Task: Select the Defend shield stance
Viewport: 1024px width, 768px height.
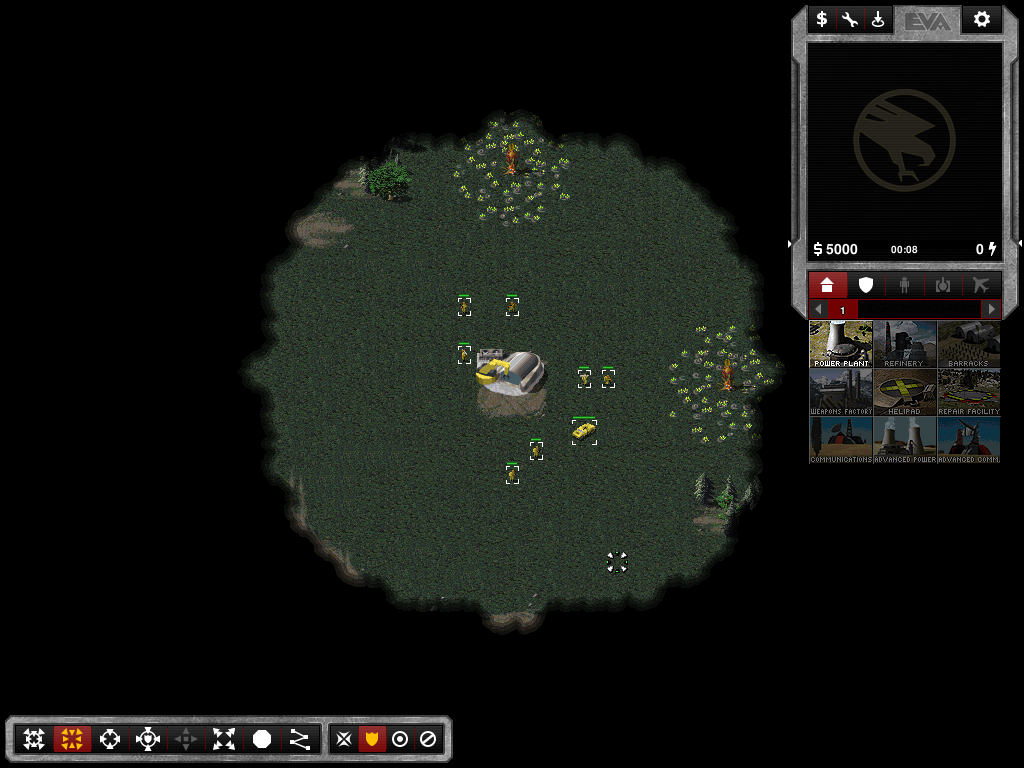Action: pyautogui.click(x=372, y=739)
